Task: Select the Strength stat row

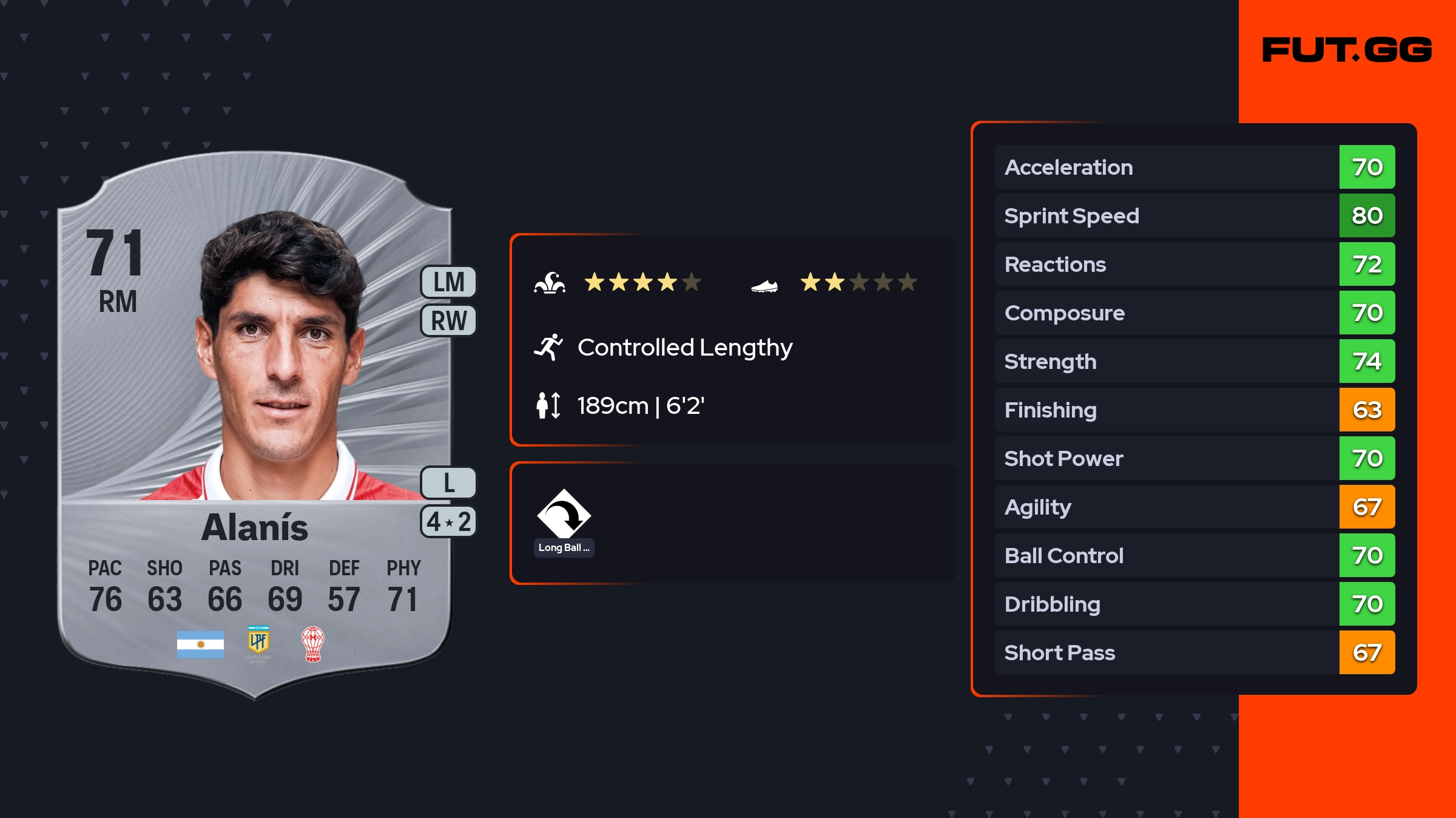Action: 1195,362
